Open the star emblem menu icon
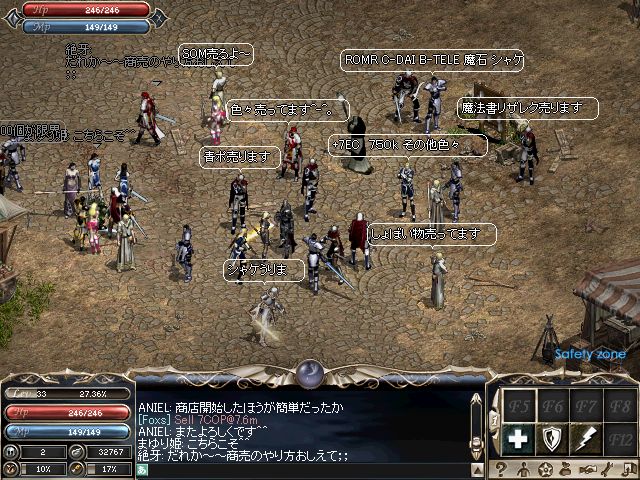This screenshot has width=640, height=480. pos(545,469)
